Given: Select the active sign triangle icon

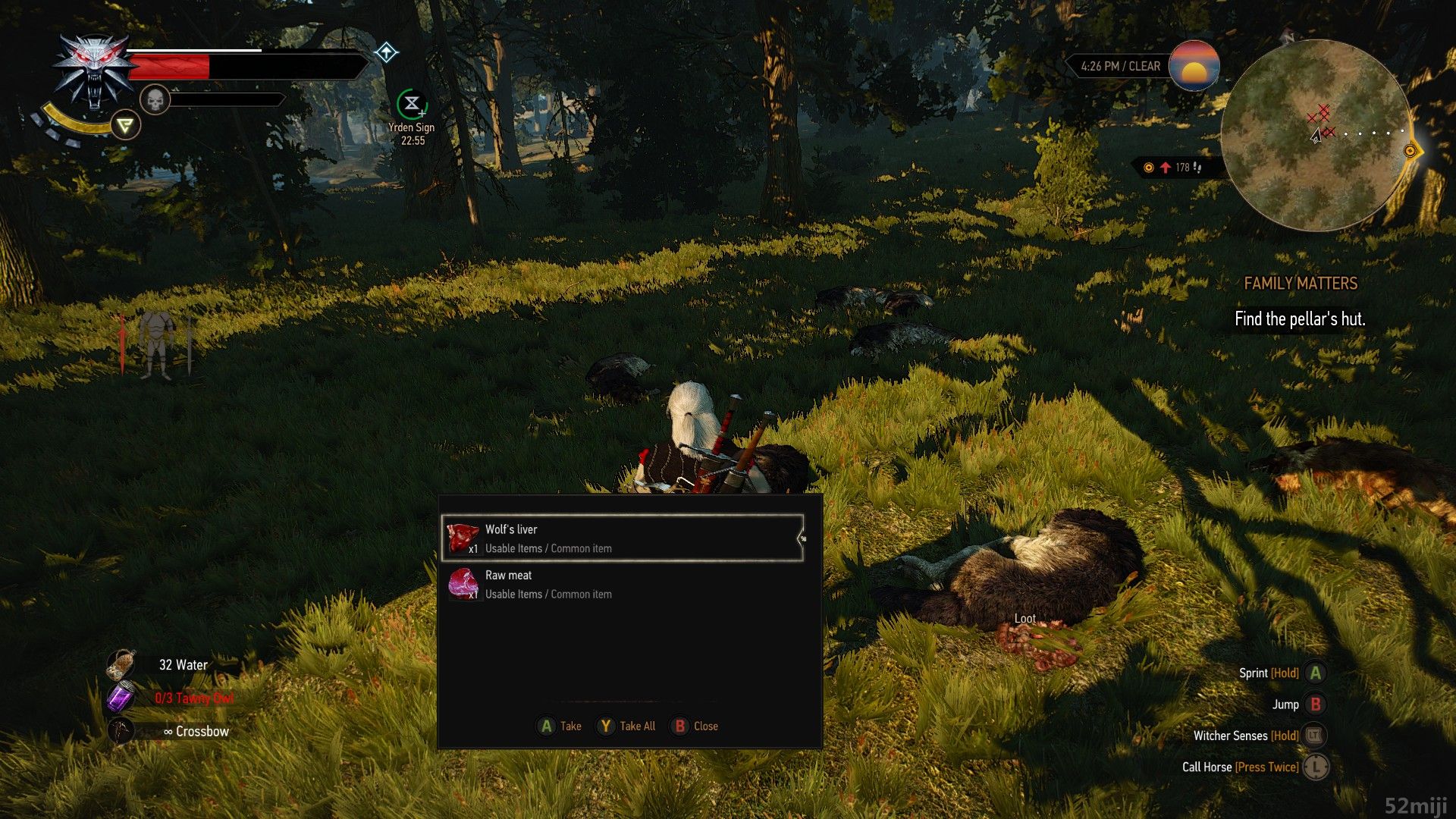Looking at the screenshot, I should pyautogui.click(x=126, y=125).
